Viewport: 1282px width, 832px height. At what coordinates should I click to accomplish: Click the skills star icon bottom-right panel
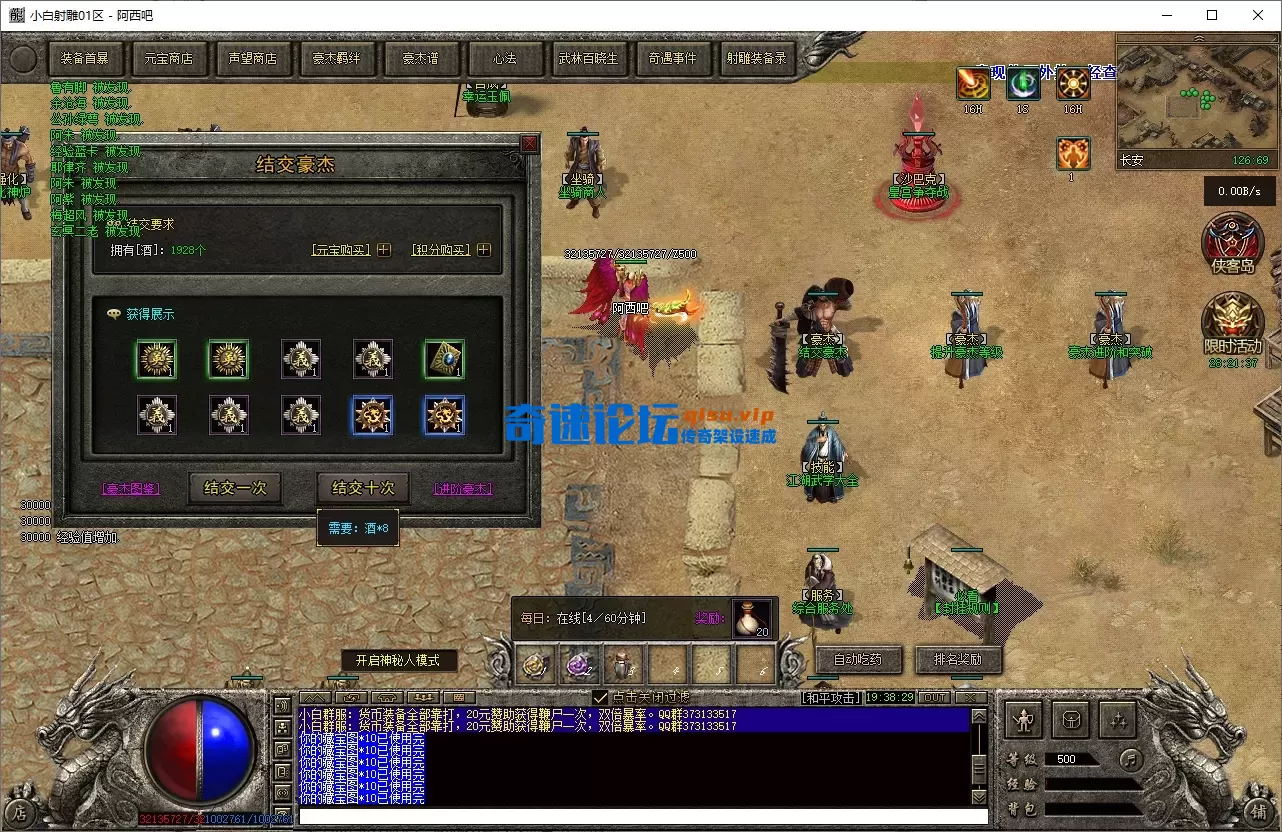[x=1120, y=719]
